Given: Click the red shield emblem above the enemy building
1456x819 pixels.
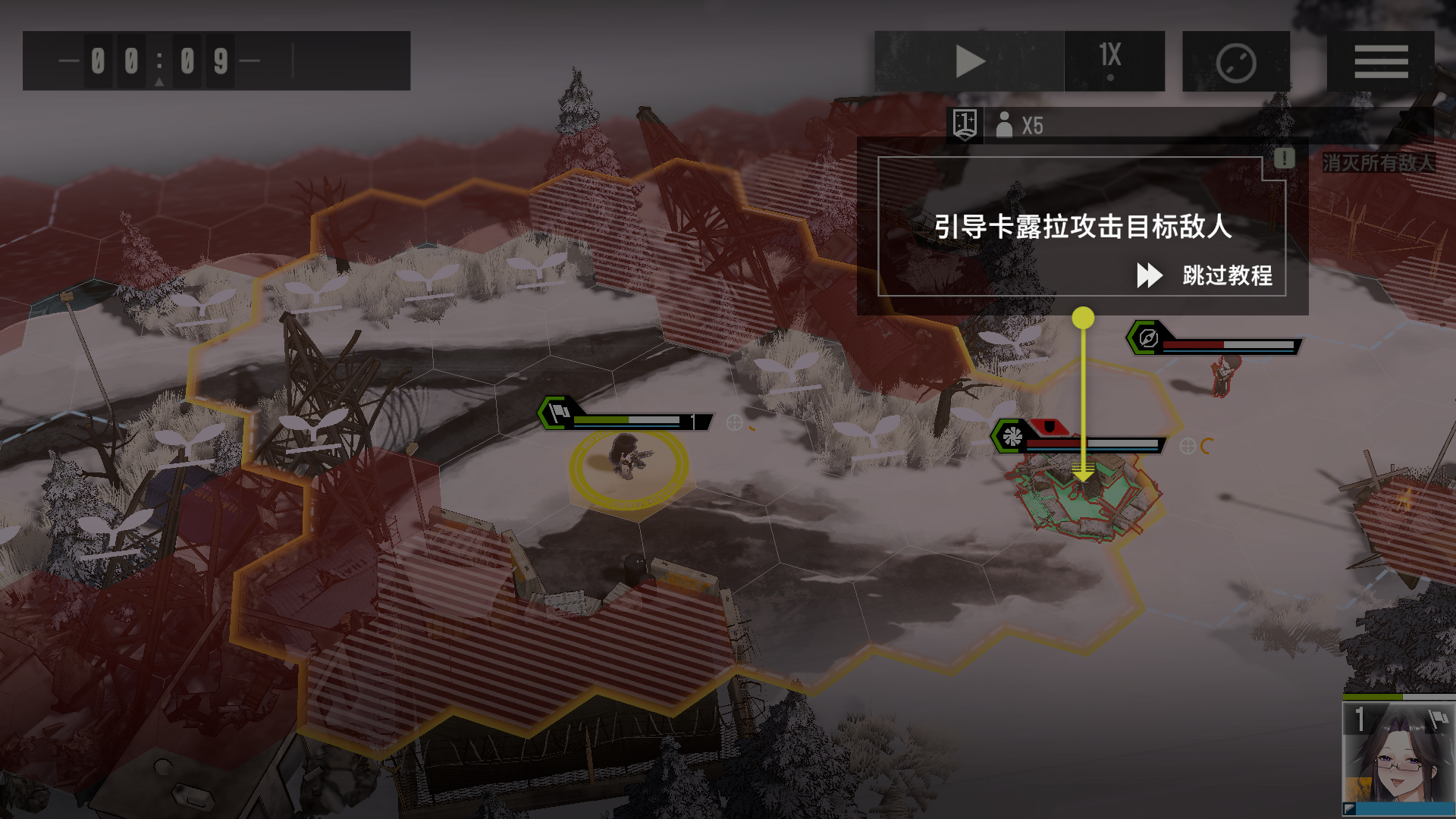Looking at the screenshot, I should pos(1051,428).
